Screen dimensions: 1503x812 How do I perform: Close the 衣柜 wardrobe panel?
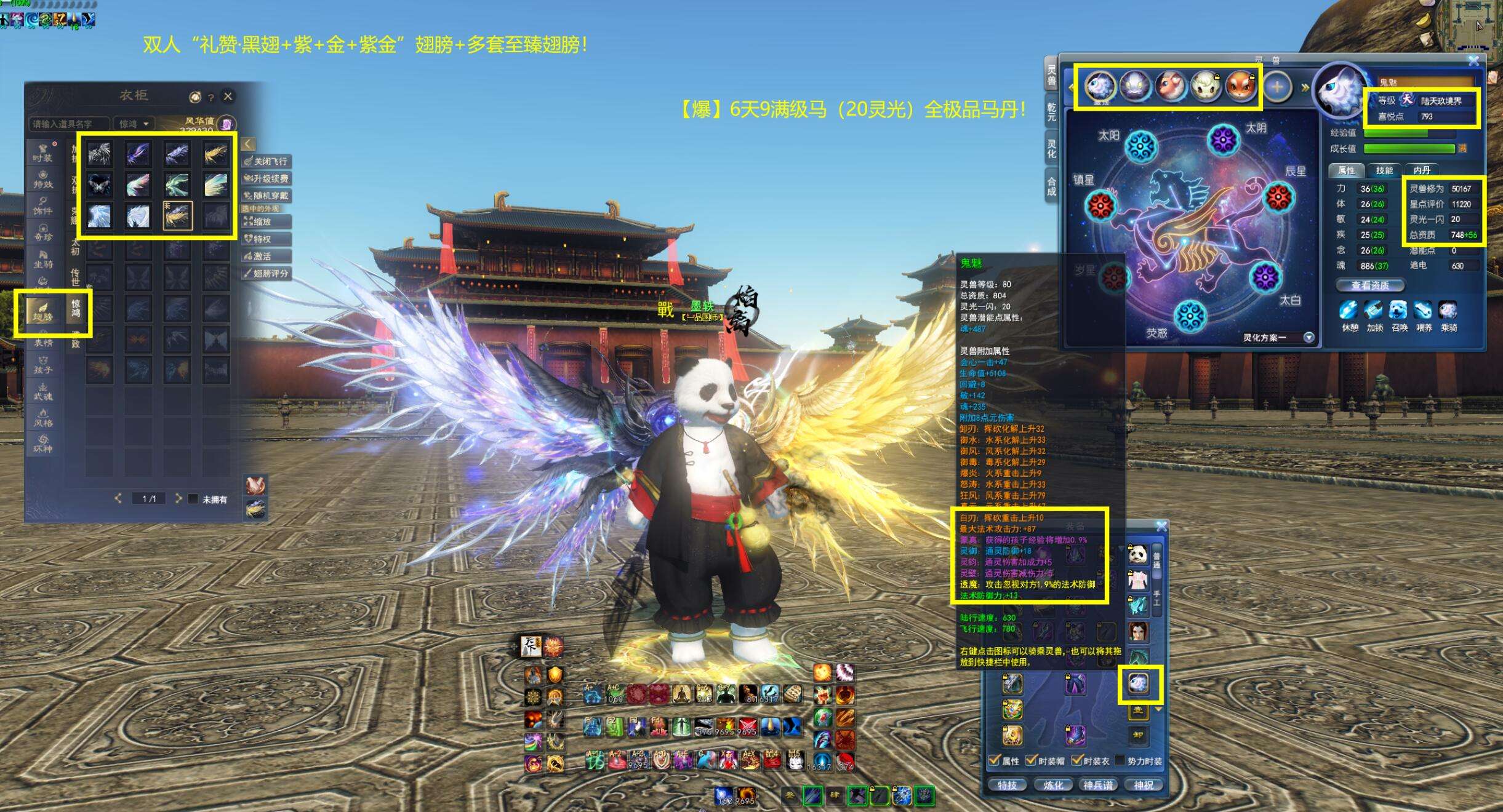[228, 97]
